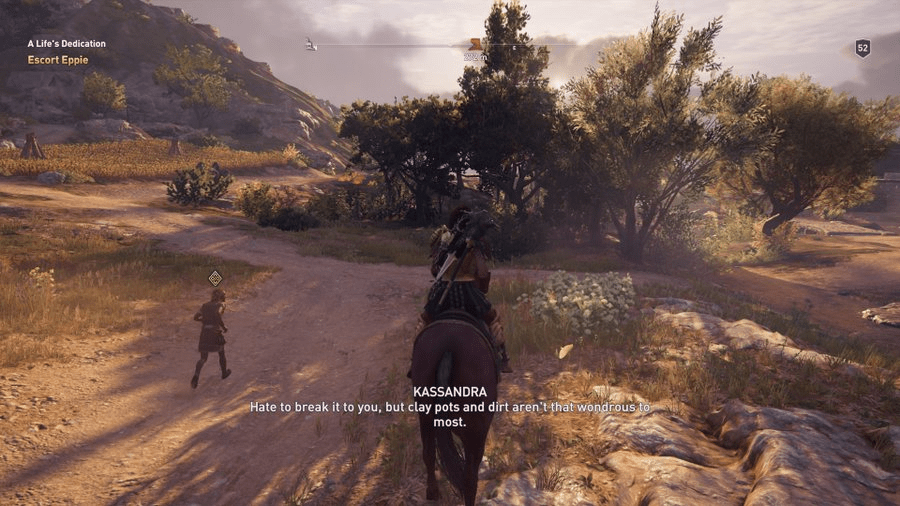Open the level 52 badge

coord(862,48)
